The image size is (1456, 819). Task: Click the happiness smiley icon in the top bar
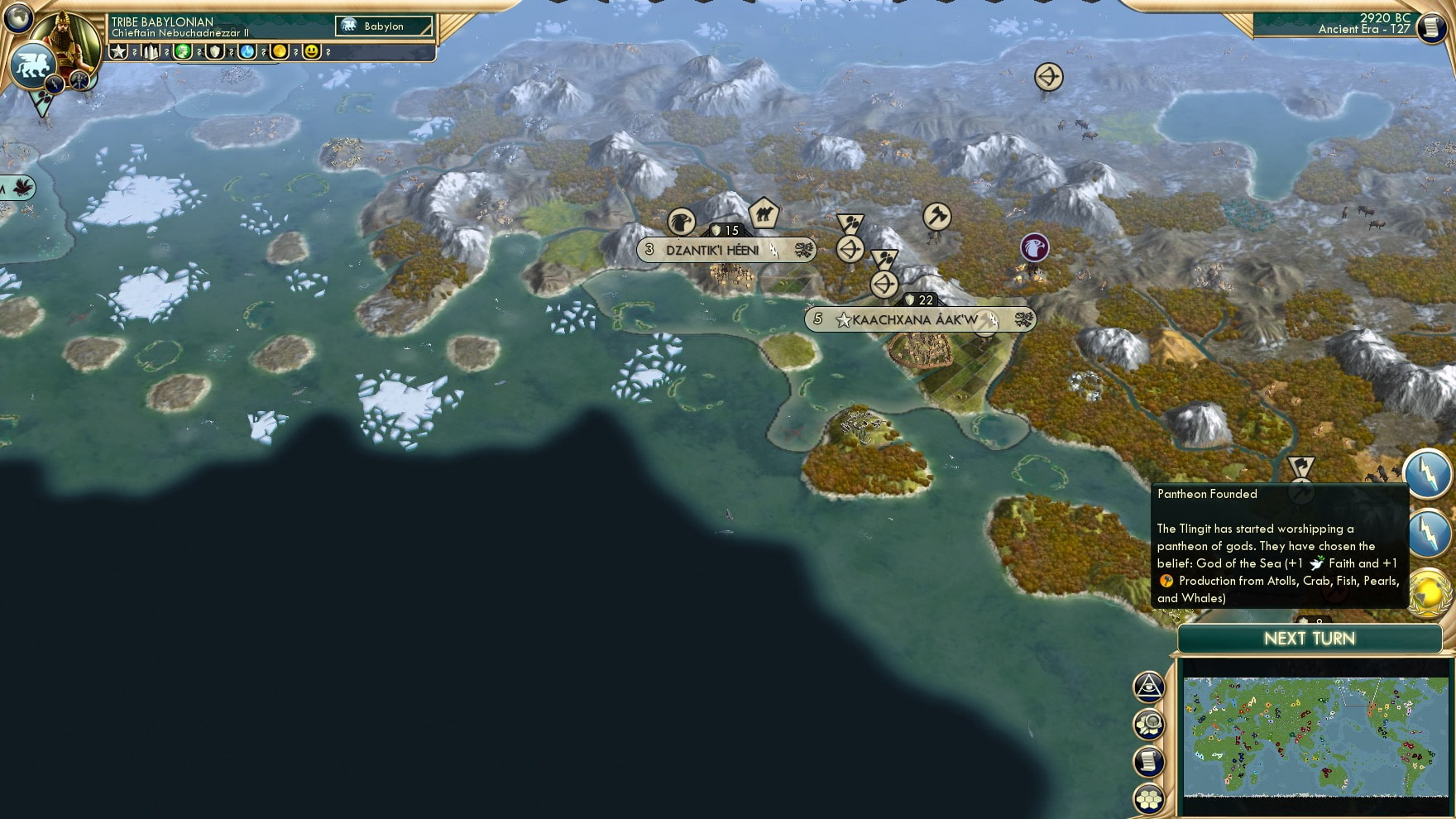312,51
